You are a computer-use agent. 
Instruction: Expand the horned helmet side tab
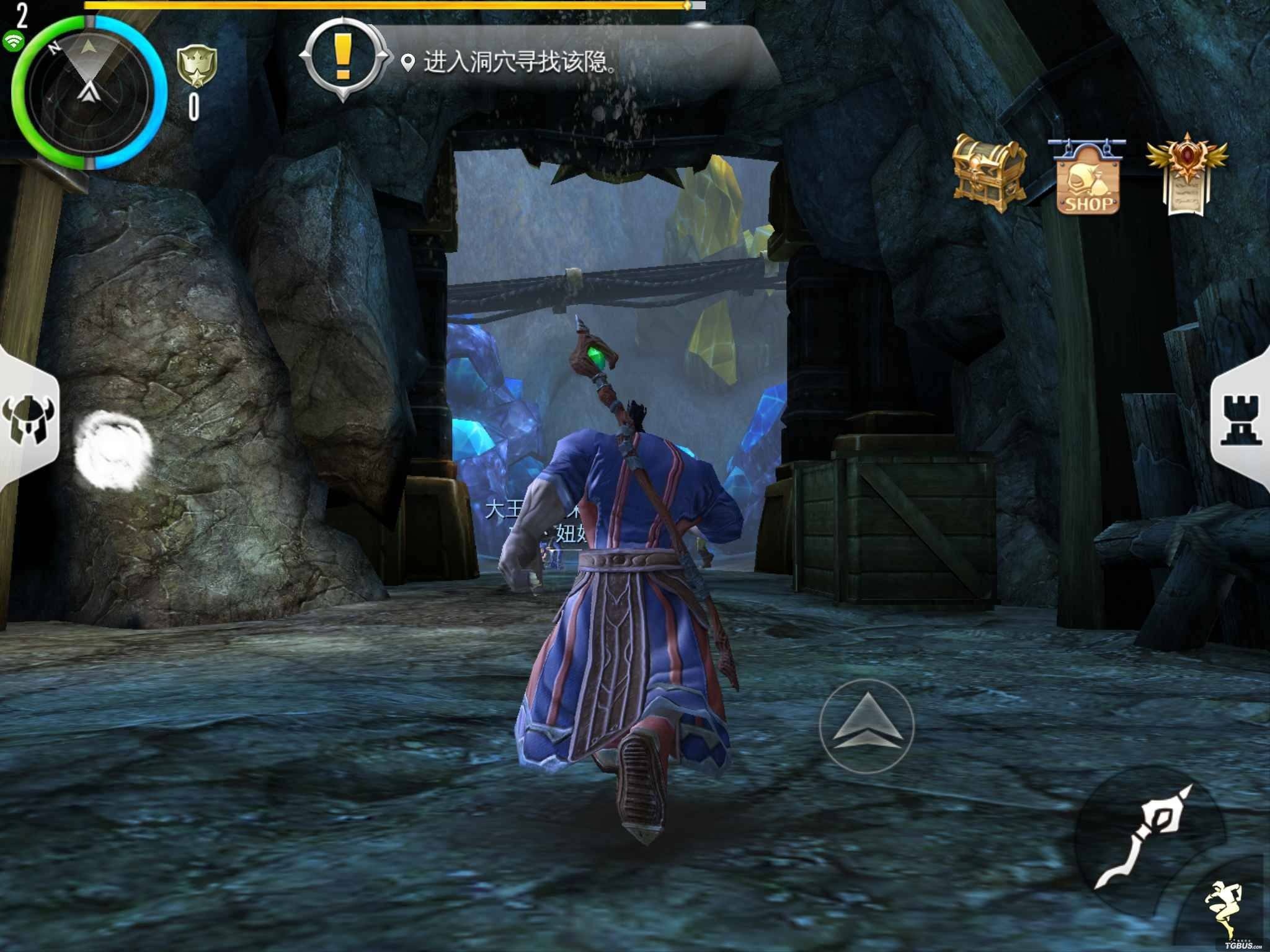pos(27,421)
